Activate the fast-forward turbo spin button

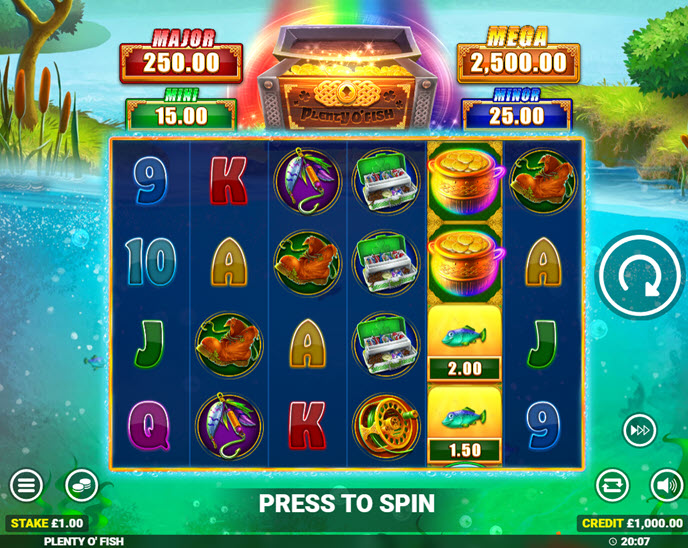tap(640, 431)
